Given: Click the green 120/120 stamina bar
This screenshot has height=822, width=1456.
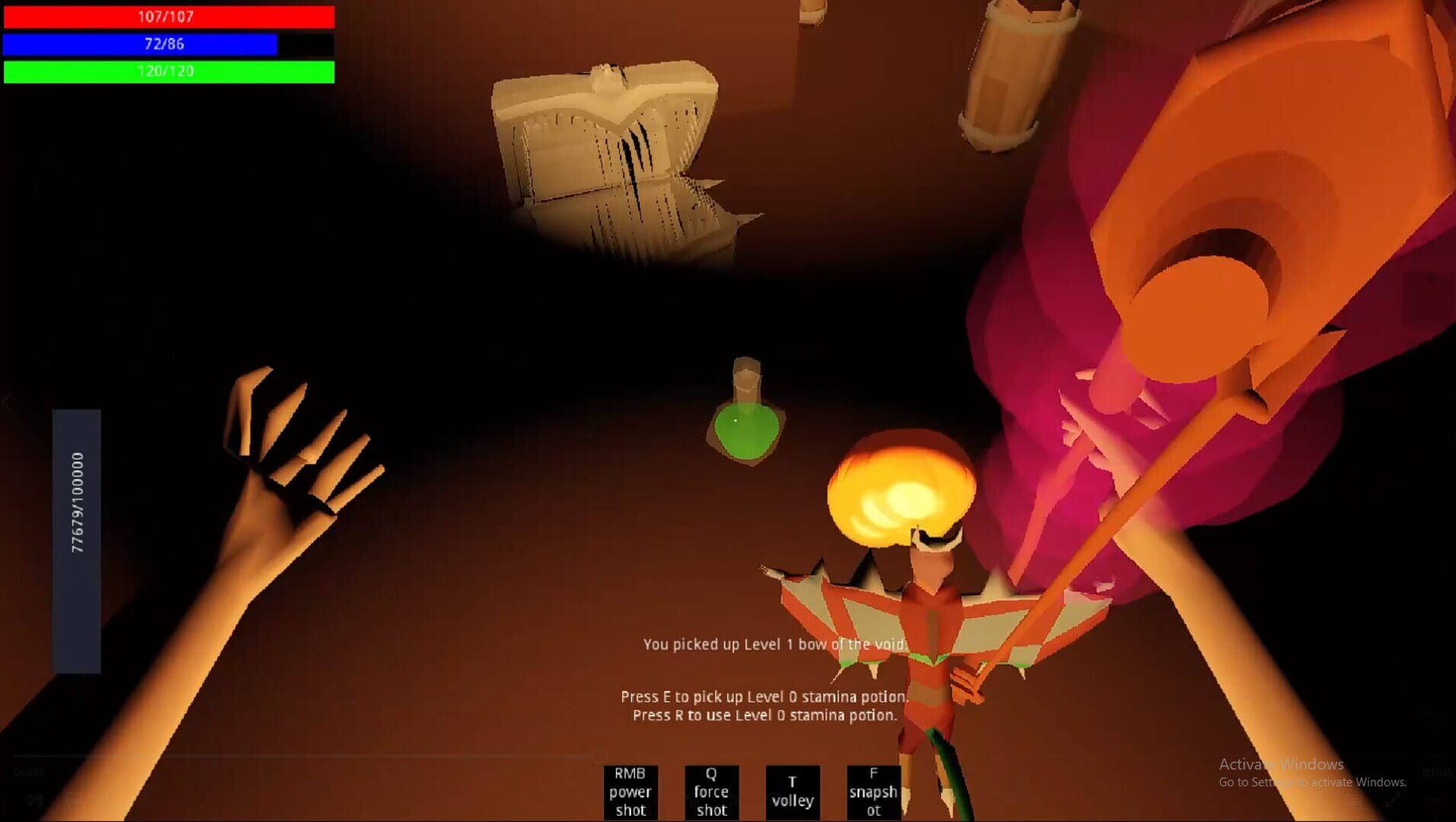Looking at the screenshot, I should coord(168,72).
